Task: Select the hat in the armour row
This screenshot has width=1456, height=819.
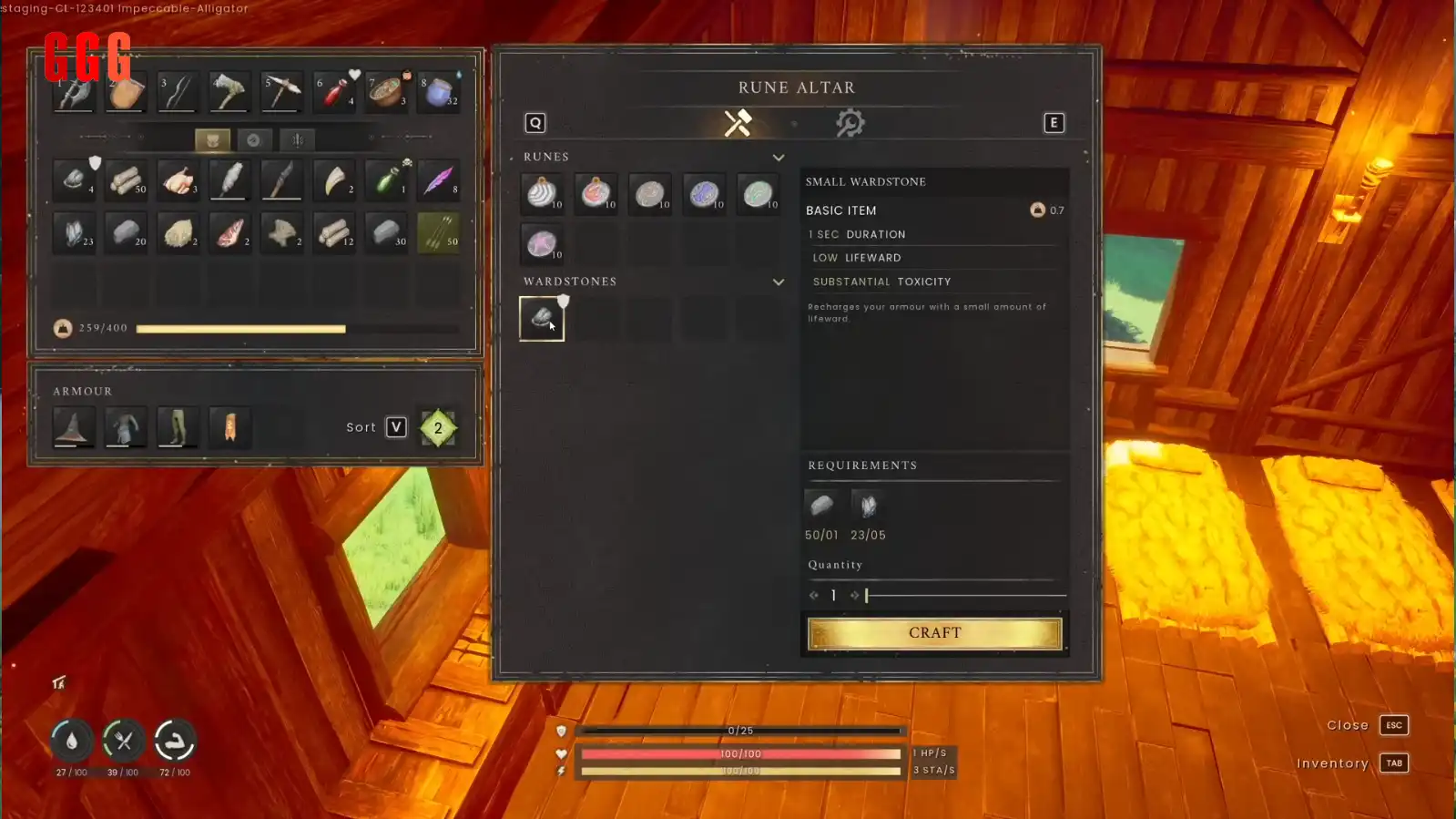Action: coord(73,427)
